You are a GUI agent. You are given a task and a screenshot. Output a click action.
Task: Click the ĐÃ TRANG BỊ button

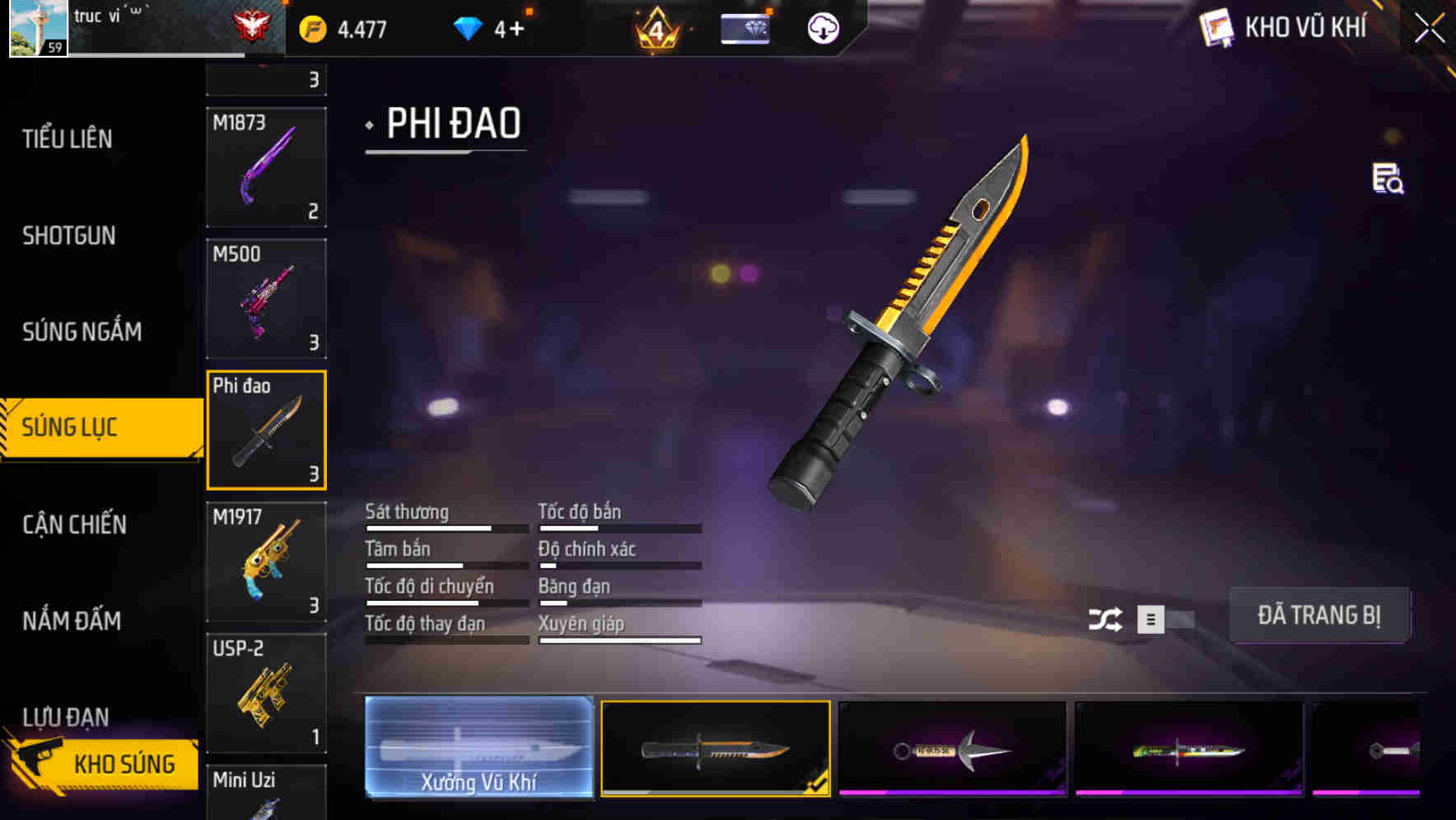[x=1319, y=615]
